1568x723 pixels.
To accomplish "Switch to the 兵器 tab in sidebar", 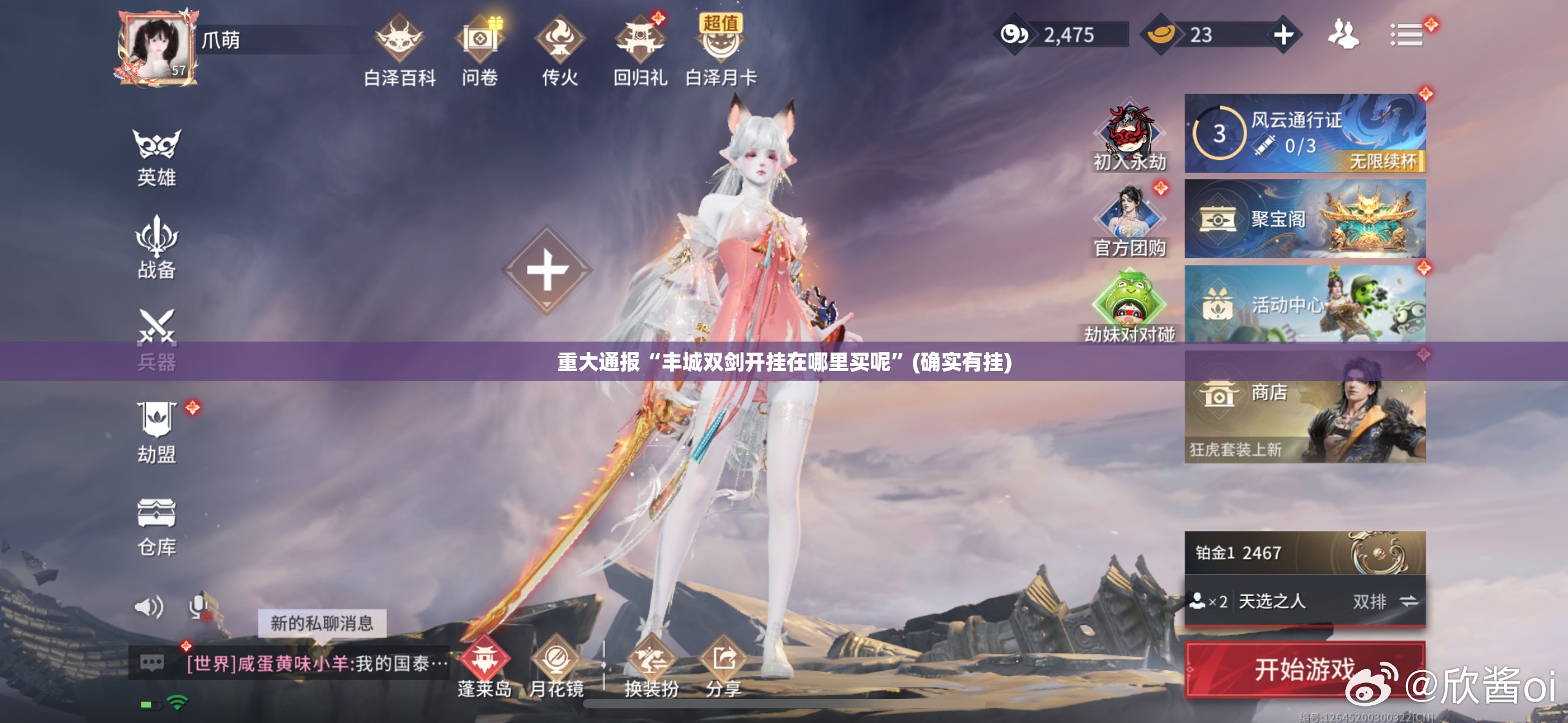I will (x=157, y=340).
